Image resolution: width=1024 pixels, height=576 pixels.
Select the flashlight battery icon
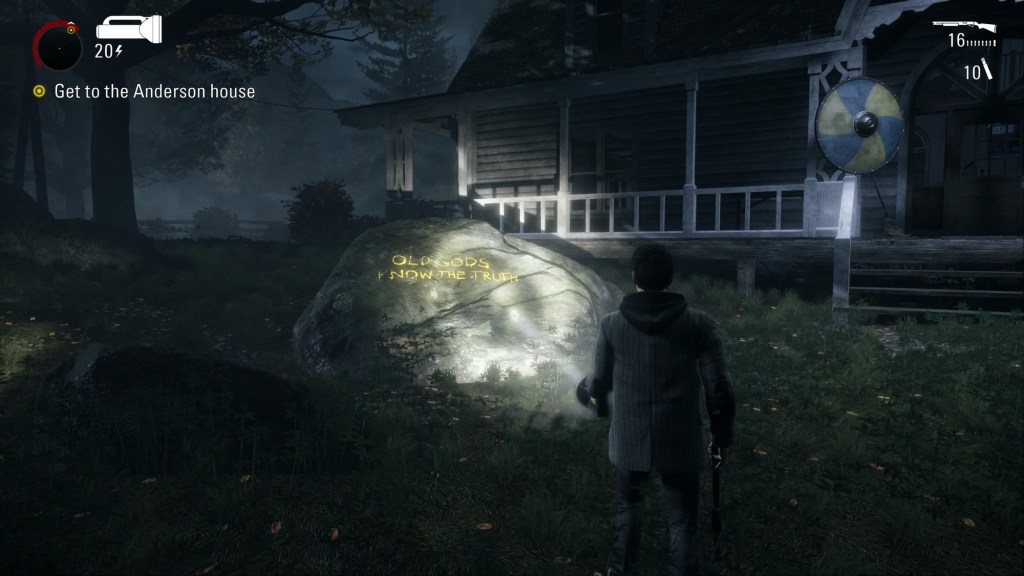(x=129, y=28)
